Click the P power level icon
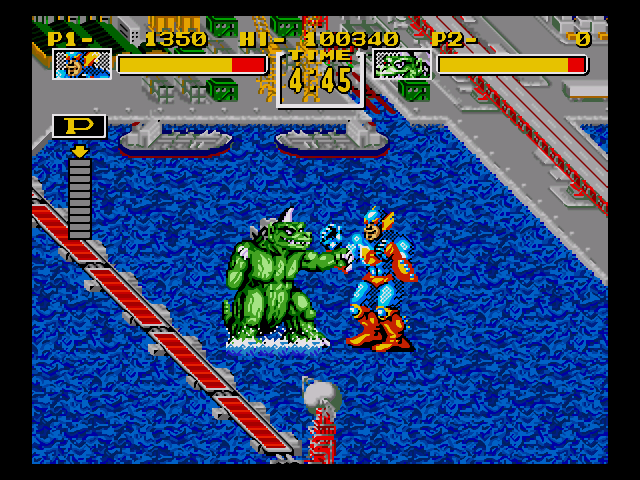Screen dimensions: 640x480 coord(79,127)
